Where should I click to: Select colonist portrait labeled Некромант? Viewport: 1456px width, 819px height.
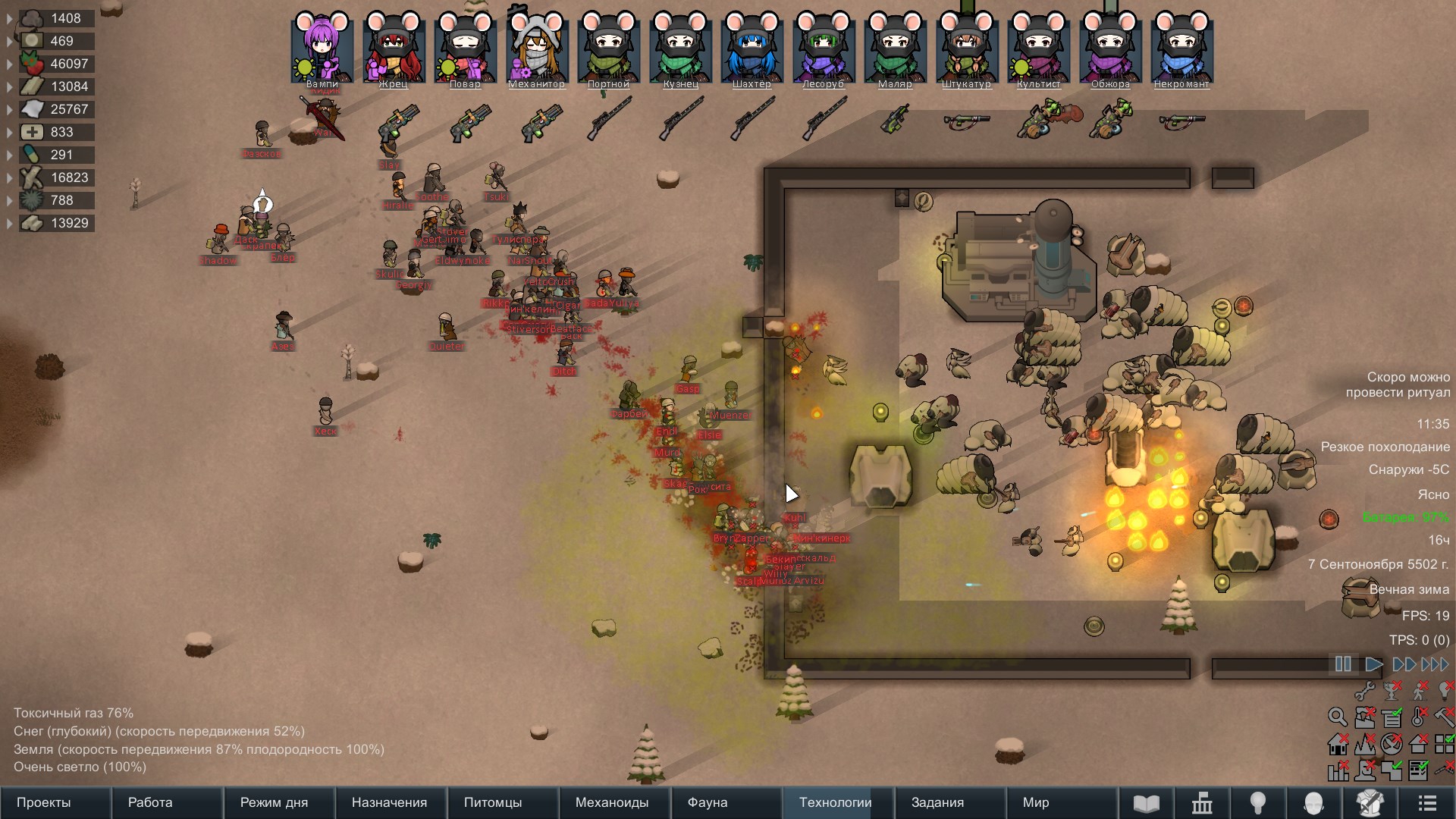pos(1181,49)
